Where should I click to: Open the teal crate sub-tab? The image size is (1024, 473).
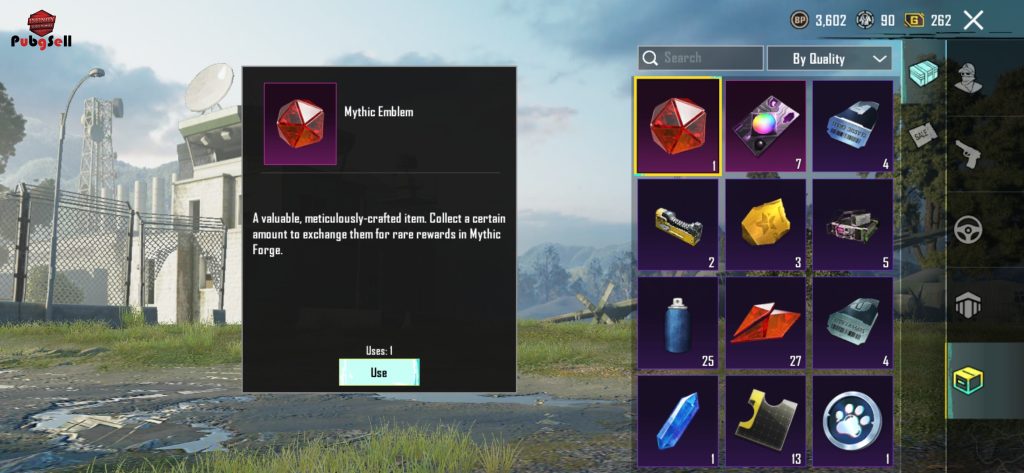point(923,72)
